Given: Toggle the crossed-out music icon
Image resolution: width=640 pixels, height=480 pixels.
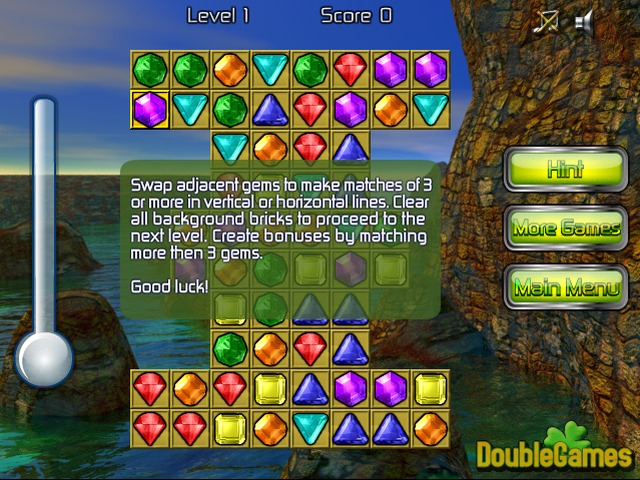Looking at the screenshot, I should [x=546, y=22].
